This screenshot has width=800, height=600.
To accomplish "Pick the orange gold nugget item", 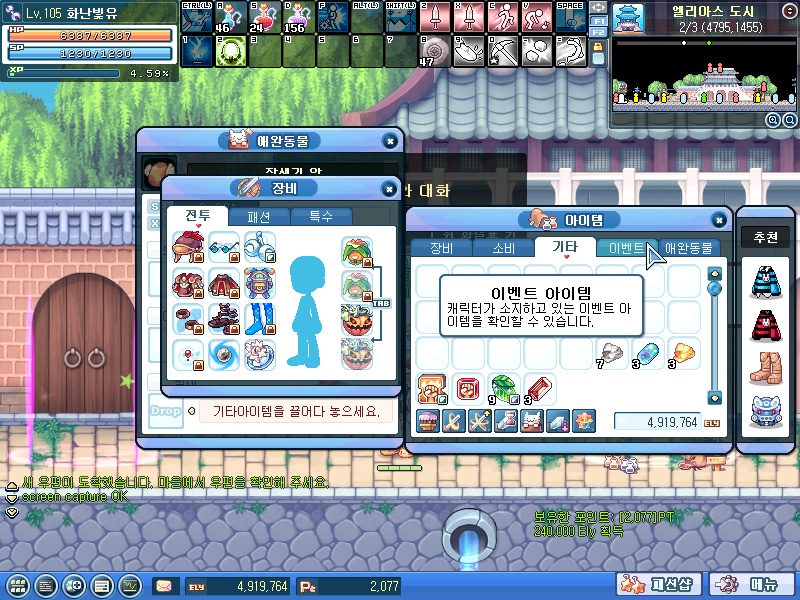I will tap(682, 352).
